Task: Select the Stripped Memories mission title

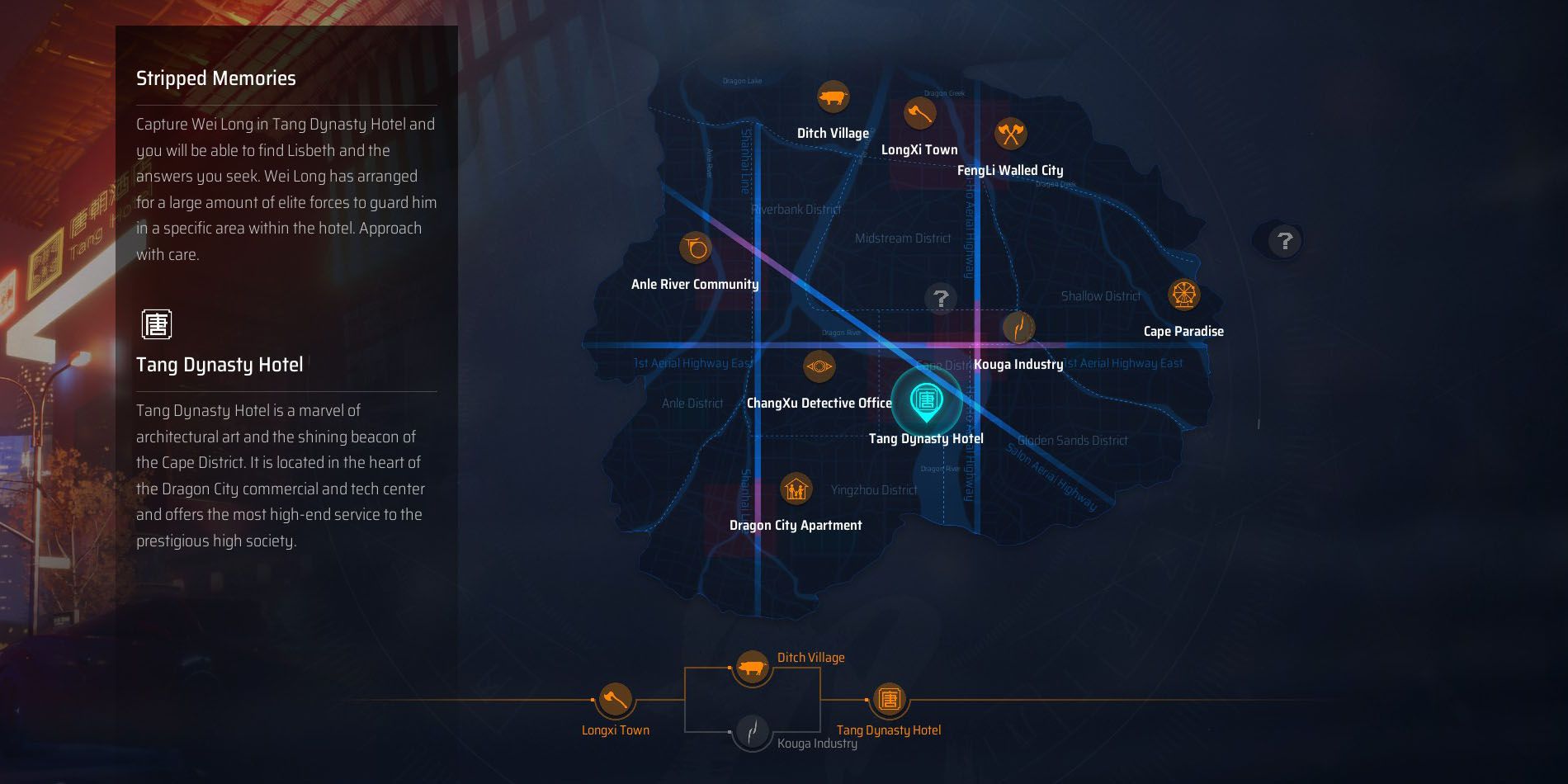Action: pyautogui.click(x=216, y=78)
